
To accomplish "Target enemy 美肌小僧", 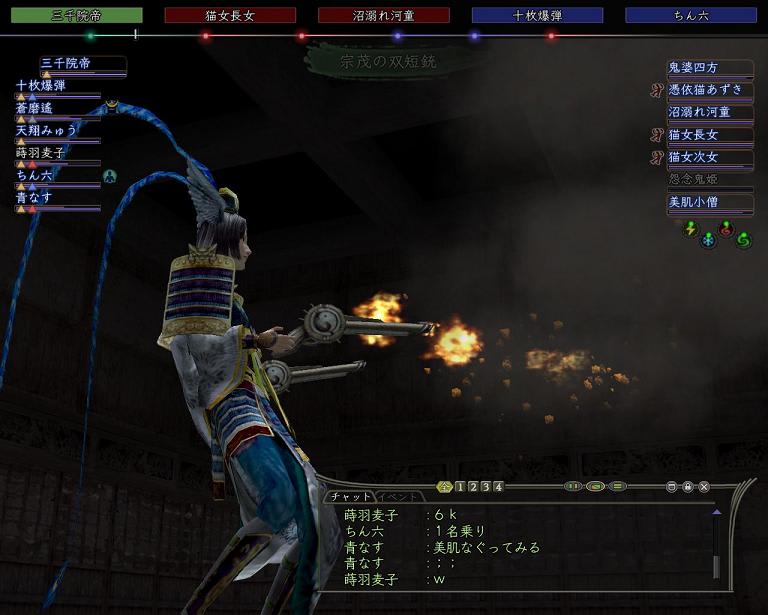I will [709, 201].
